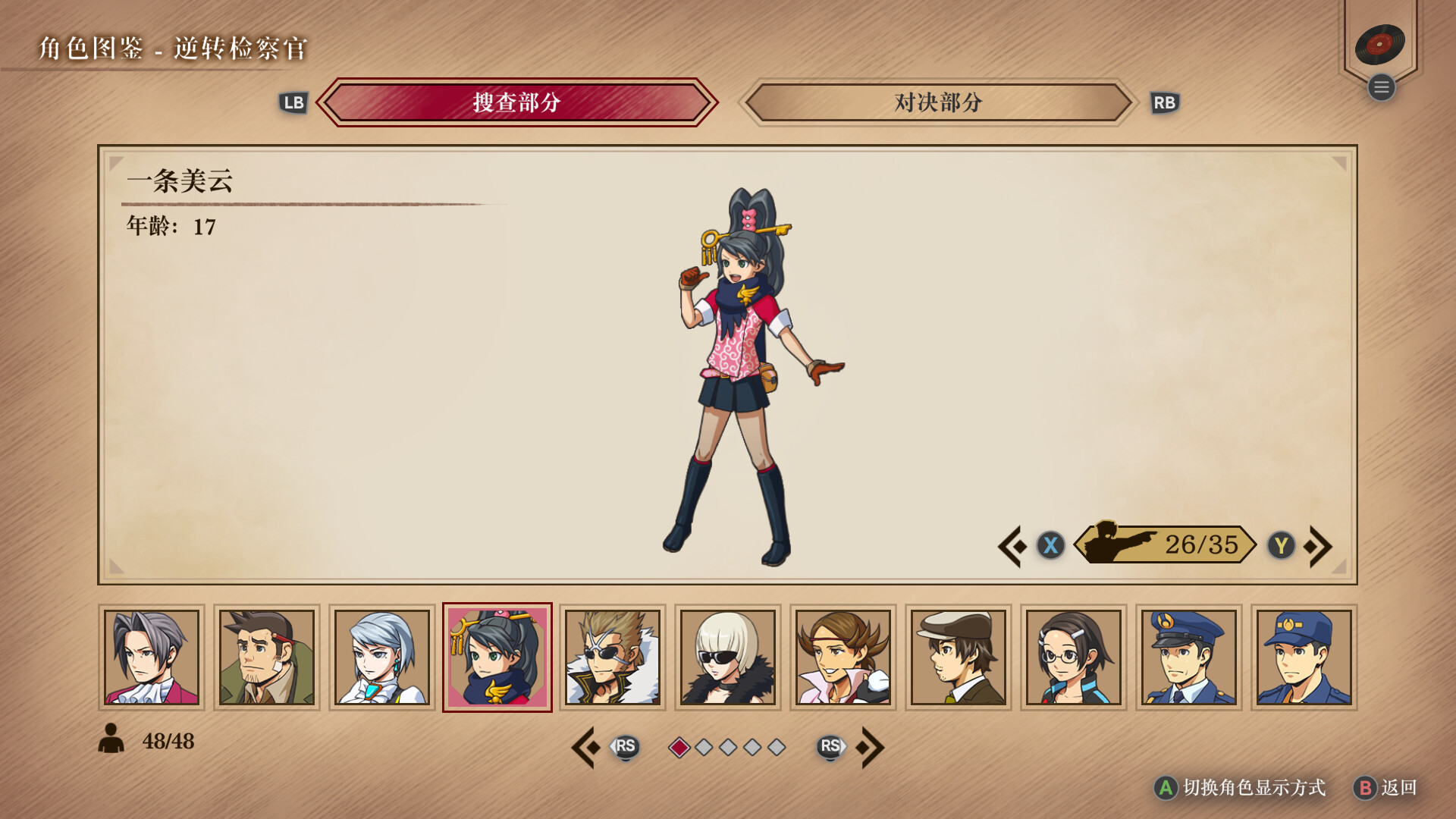Image resolution: width=1456 pixels, height=819 pixels.
Task: Click the RB shoulder button icon
Action: coord(1166,103)
